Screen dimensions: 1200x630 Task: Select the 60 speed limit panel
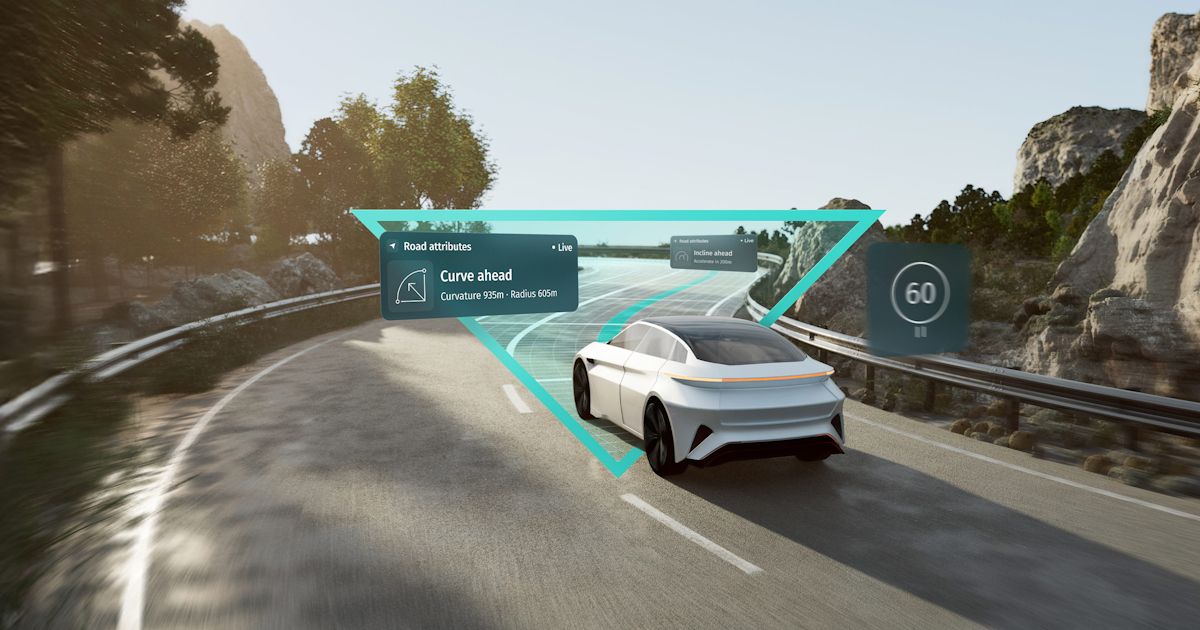pyautogui.click(x=919, y=297)
